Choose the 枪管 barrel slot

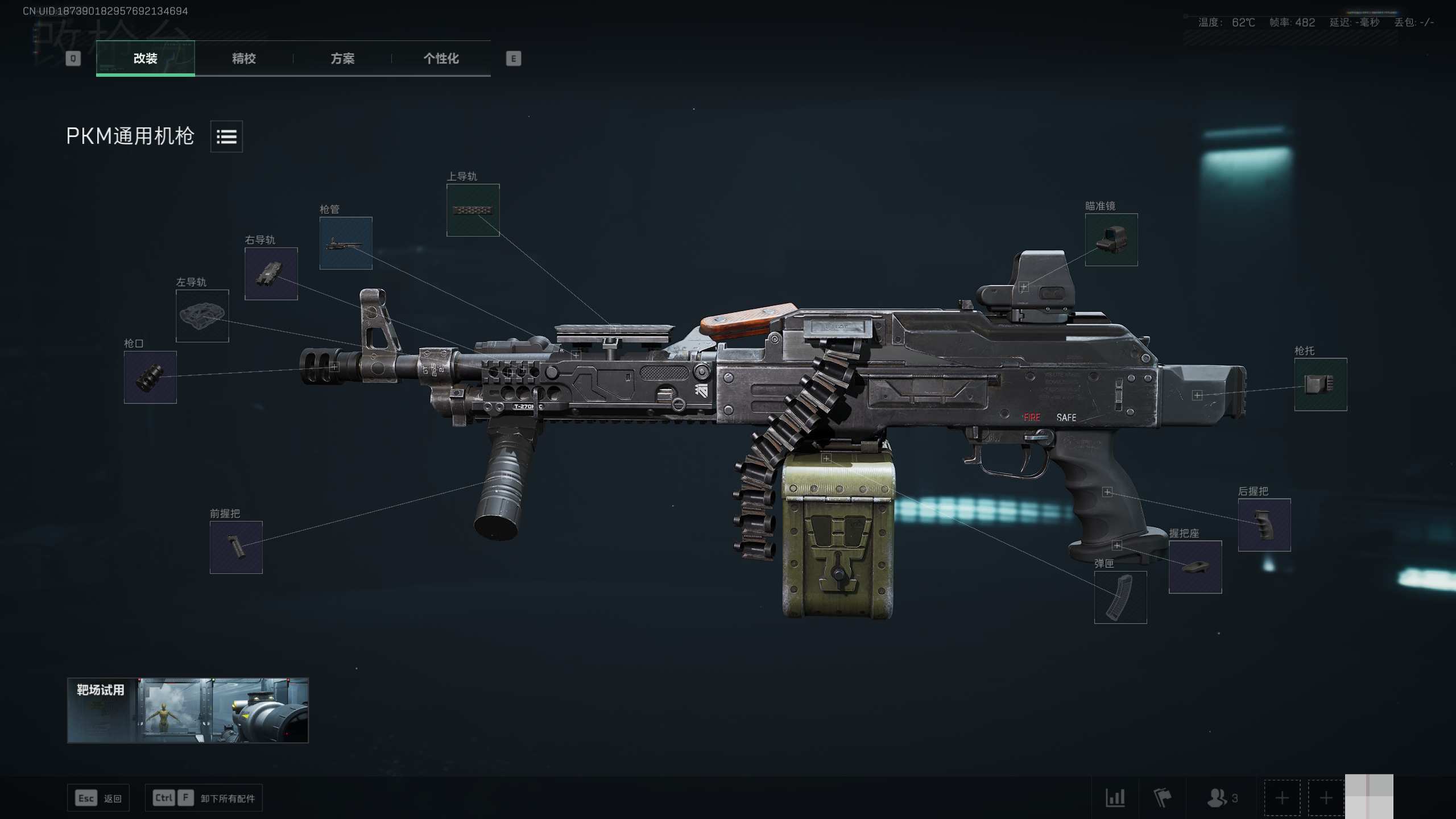pos(346,243)
